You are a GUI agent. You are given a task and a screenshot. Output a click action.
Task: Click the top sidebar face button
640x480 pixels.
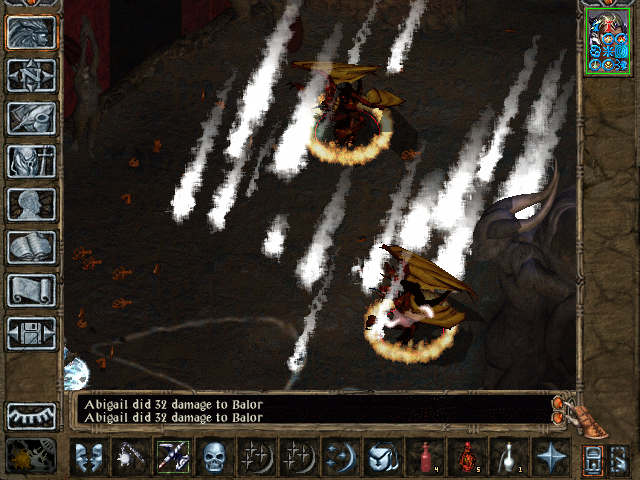coord(32,32)
